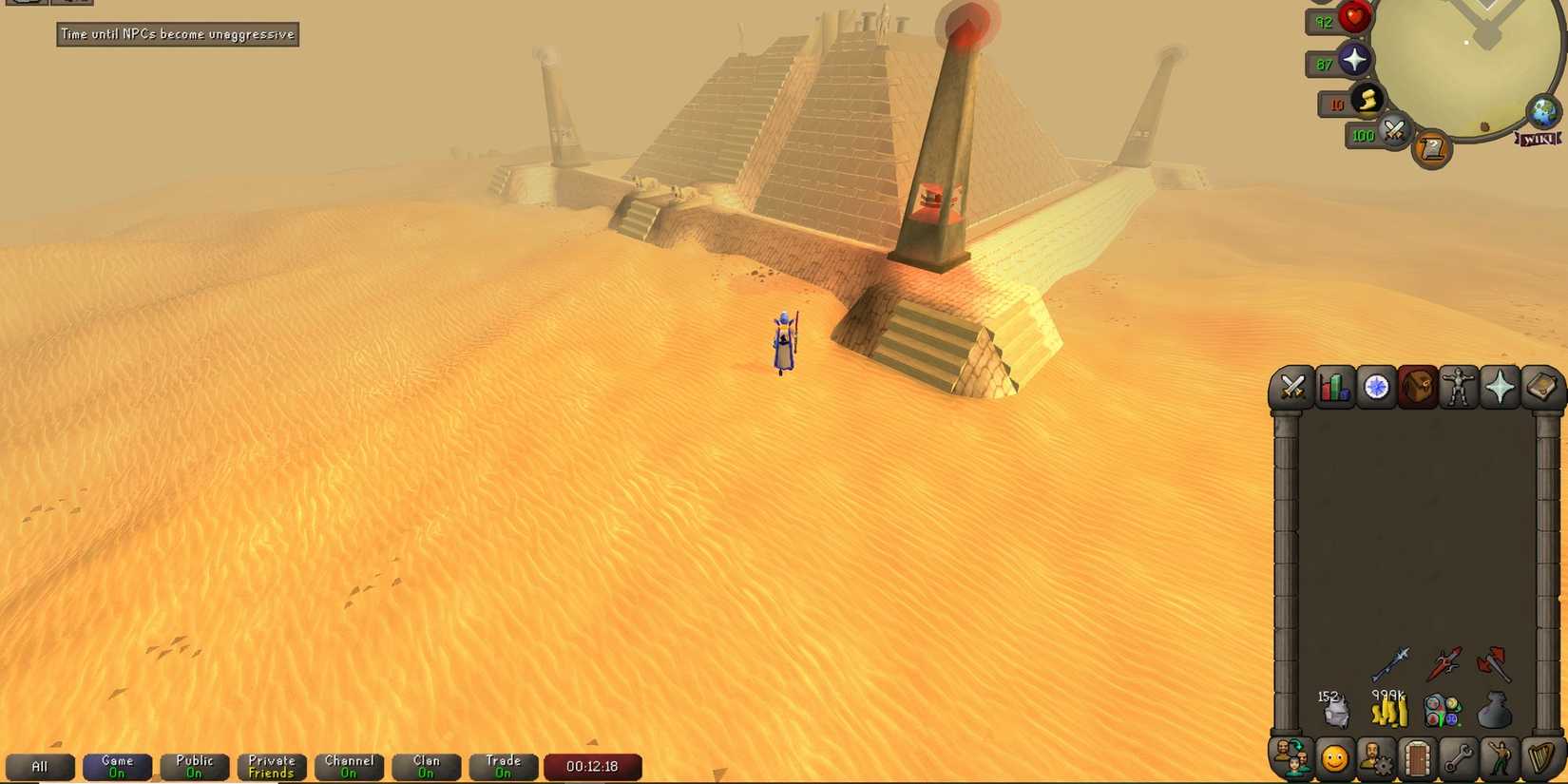The image size is (1568, 784).
Task: Click the logout door icon
Action: [x=1416, y=760]
